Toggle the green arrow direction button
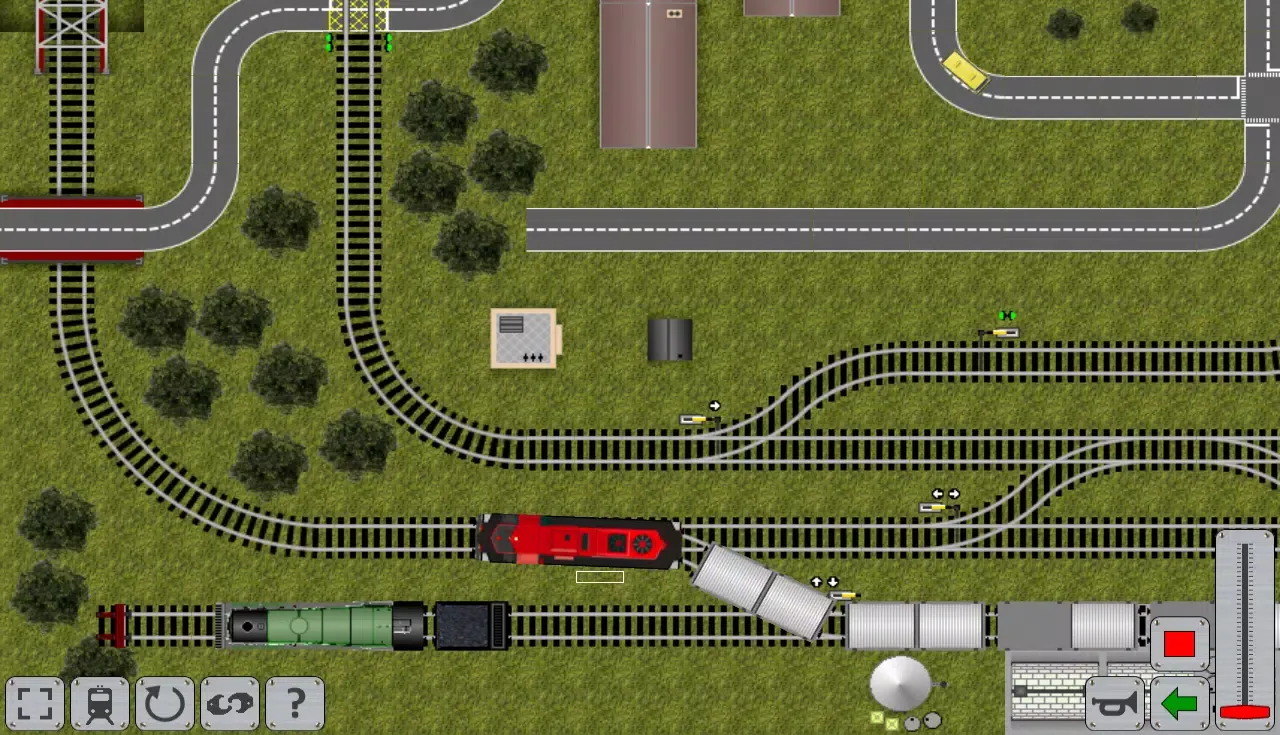 (1180, 704)
